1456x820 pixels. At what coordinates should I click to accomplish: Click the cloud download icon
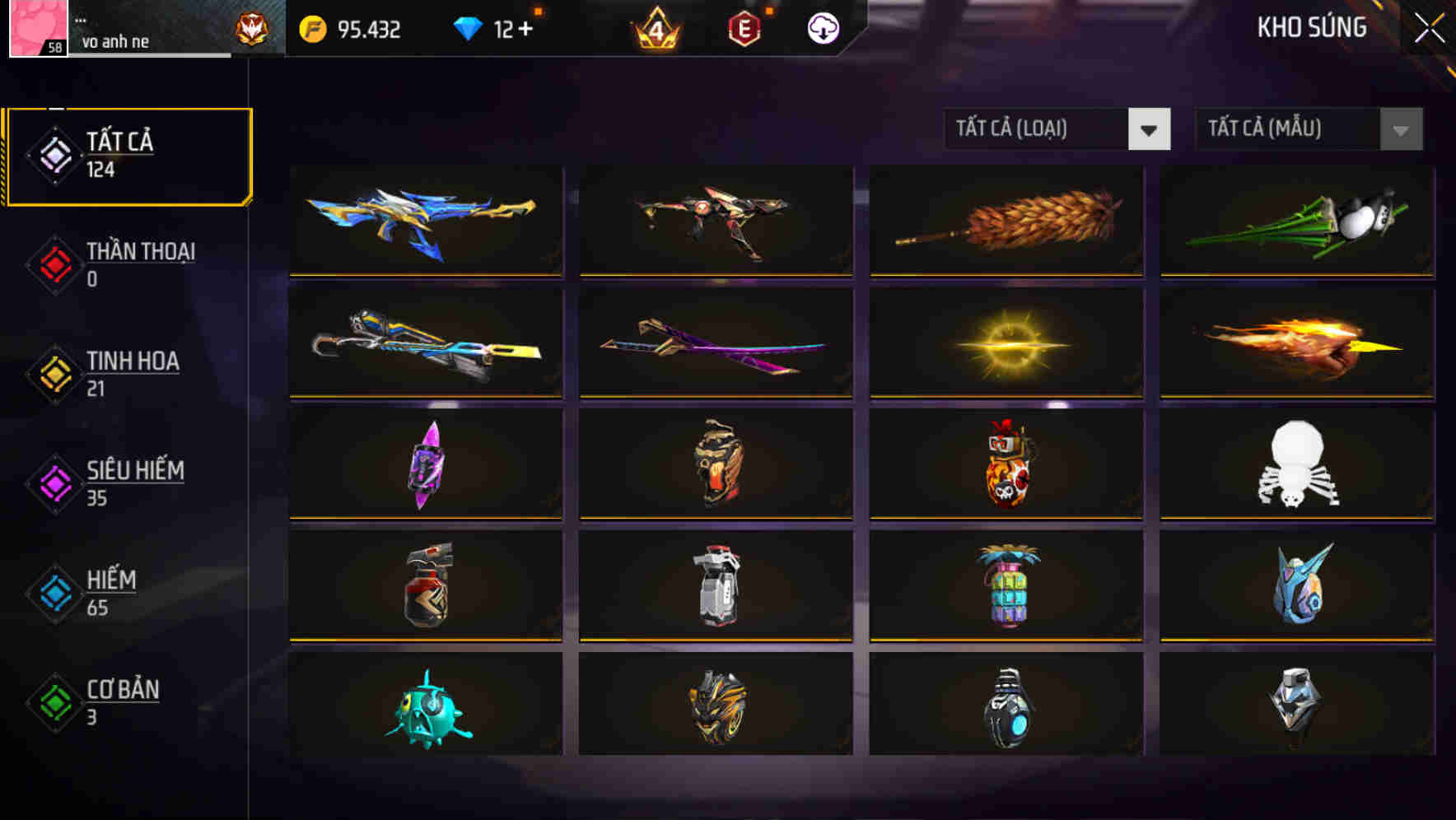pos(823,28)
